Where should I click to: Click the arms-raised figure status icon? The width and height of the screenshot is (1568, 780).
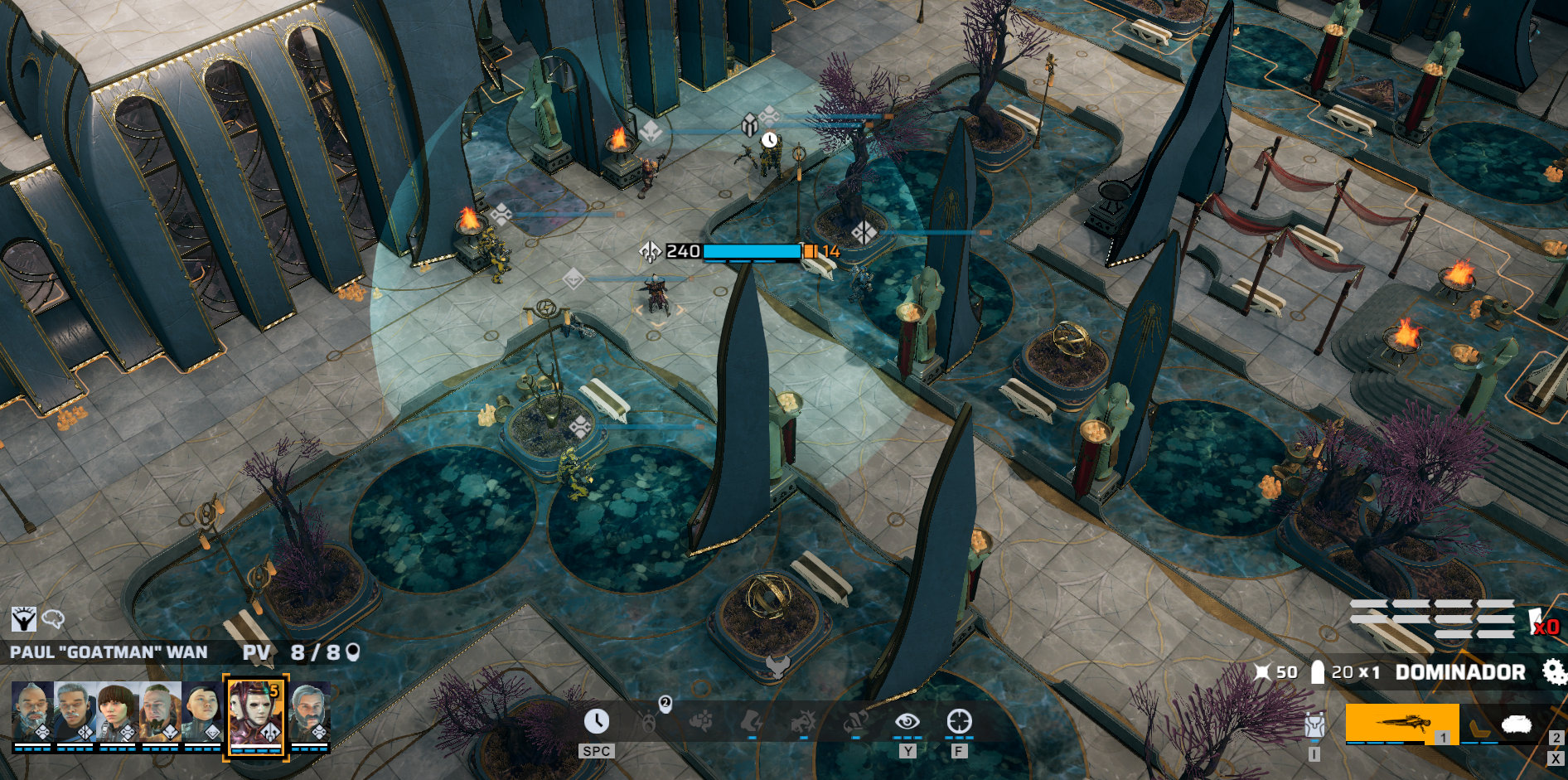23,619
